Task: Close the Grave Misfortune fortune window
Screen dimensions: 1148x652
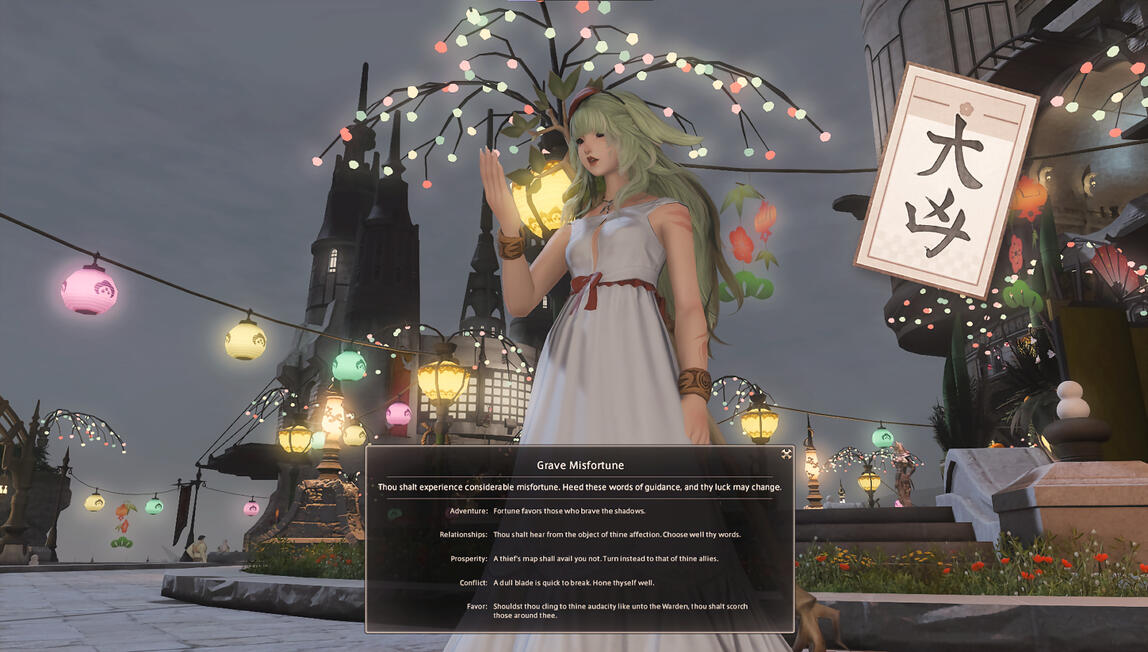Action: click(786, 454)
